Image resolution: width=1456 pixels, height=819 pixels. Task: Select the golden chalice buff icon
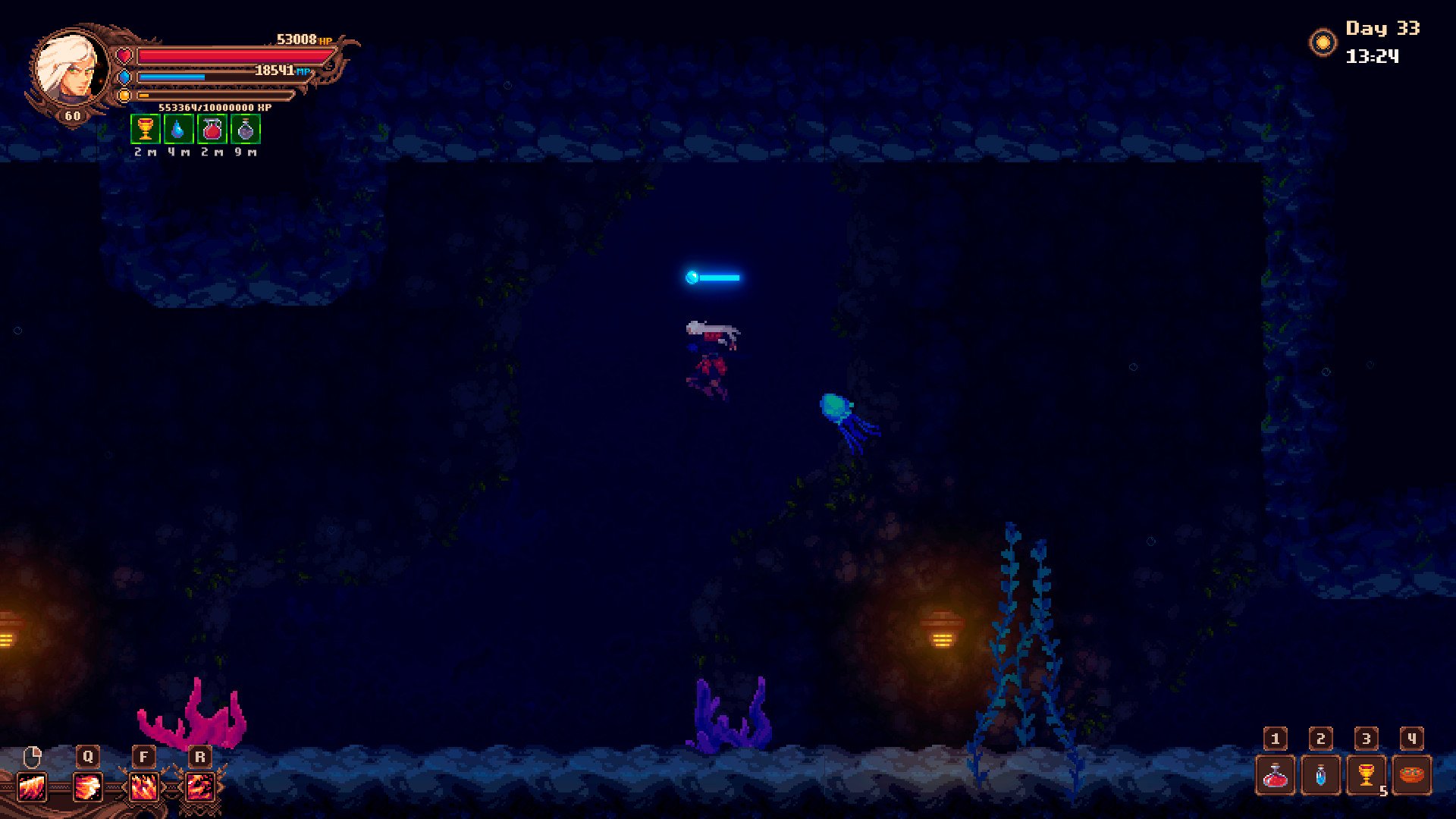pyautogui.click(x=145, y=129)
